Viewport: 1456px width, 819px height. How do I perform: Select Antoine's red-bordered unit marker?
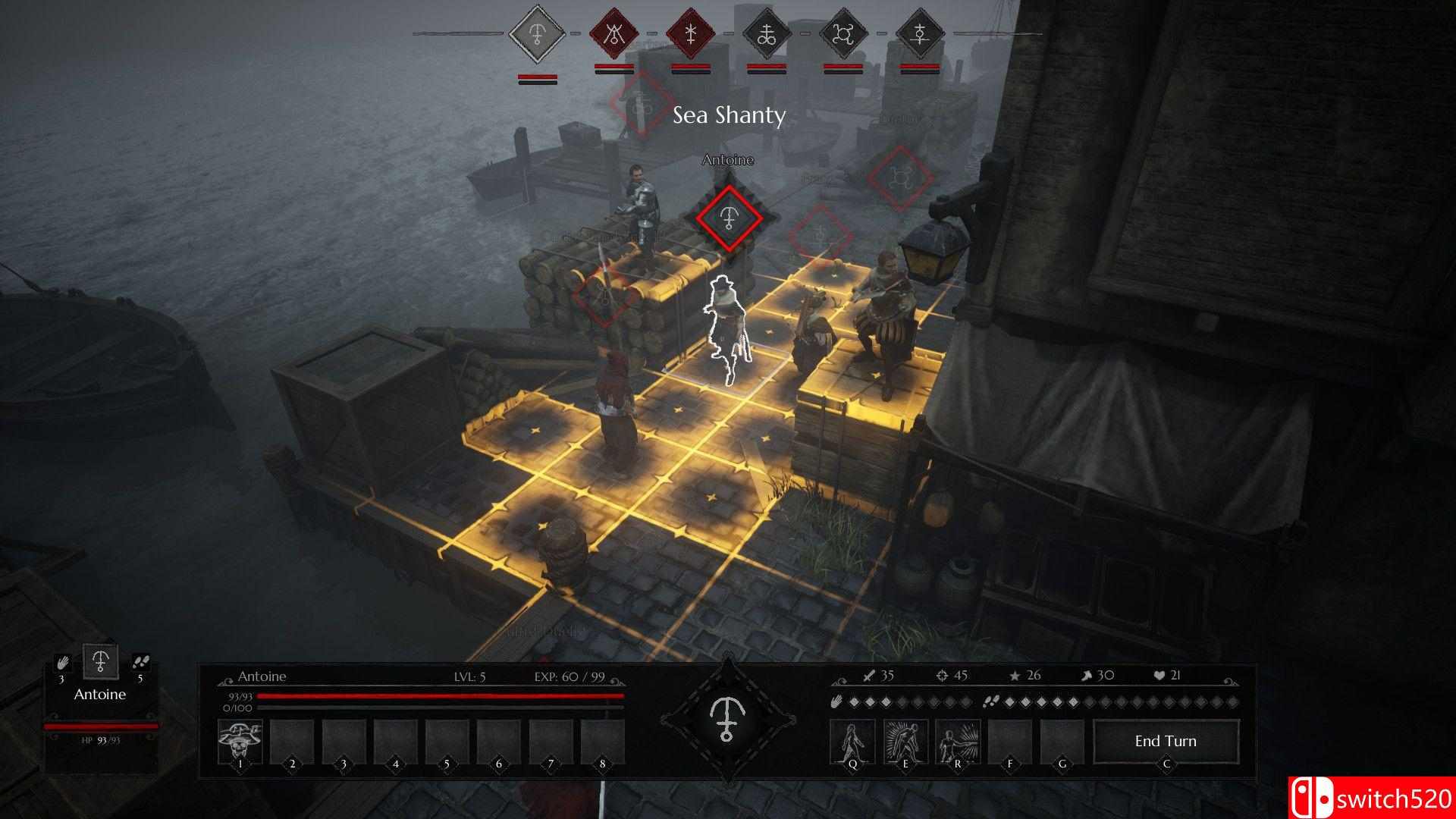click(729, 218)
